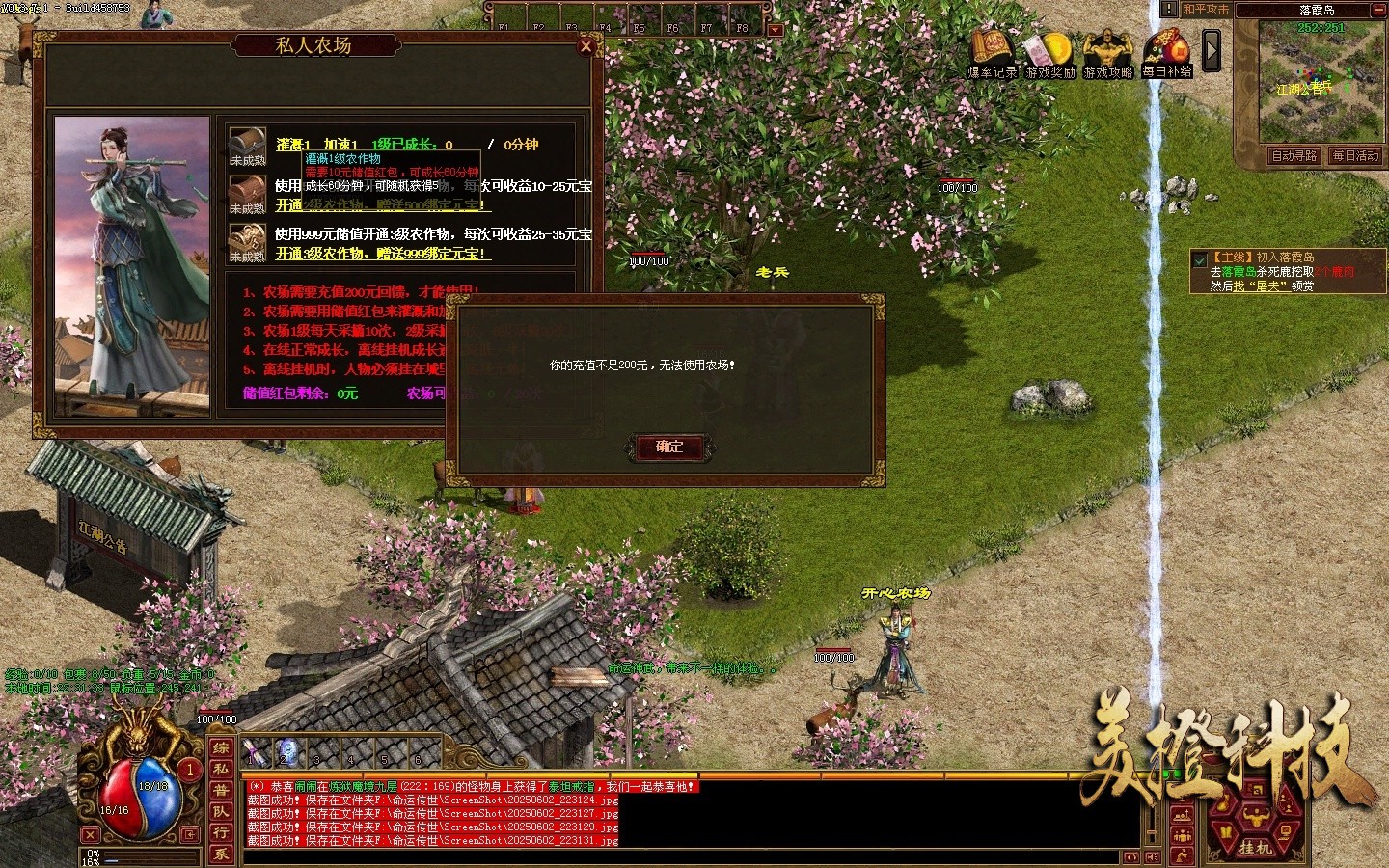Expand the top icon row arrow
The width and height of the screenshot is (1389, 868).
point(1212,50)
